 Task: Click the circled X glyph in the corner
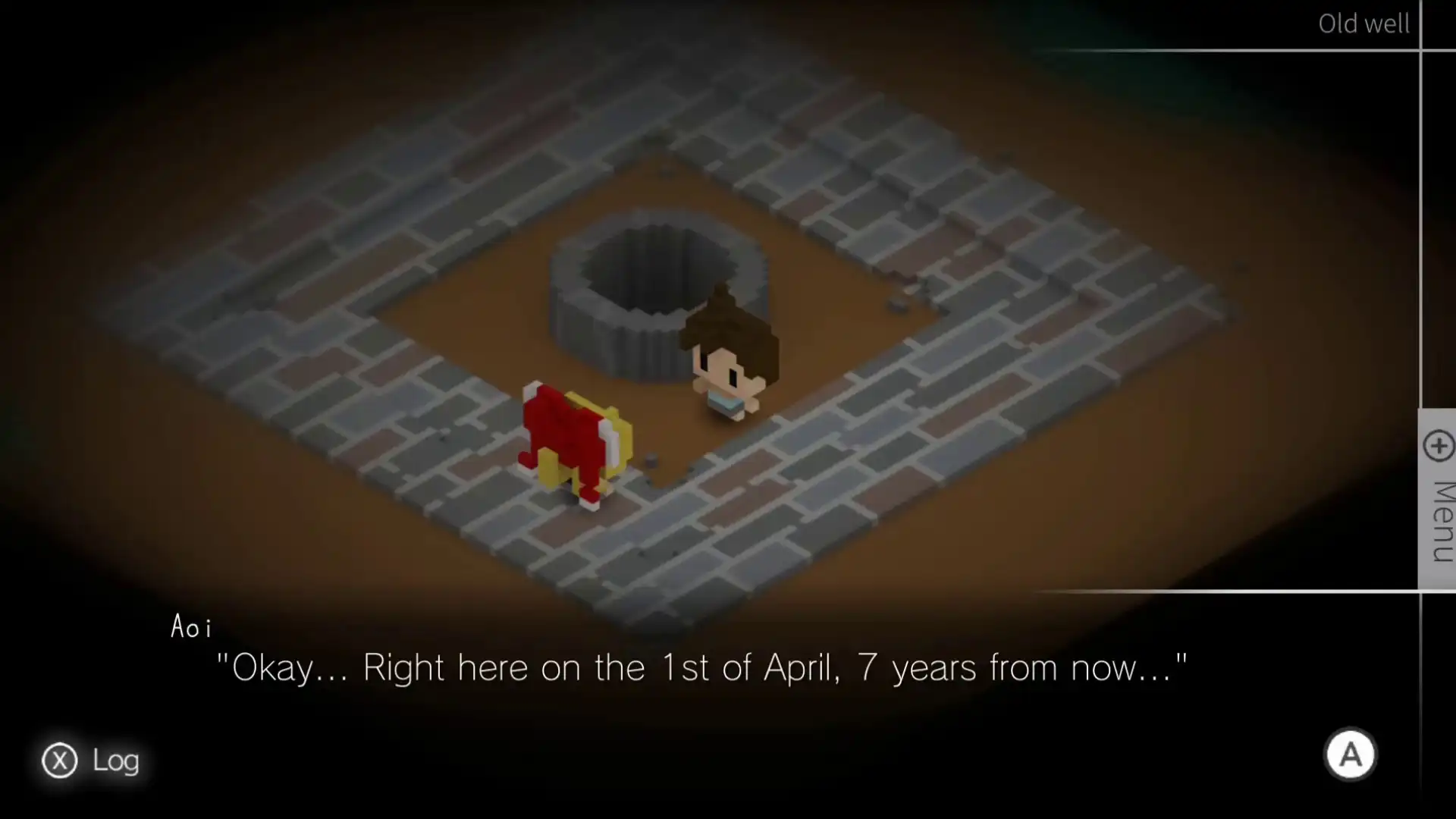[x=60, y=761]
